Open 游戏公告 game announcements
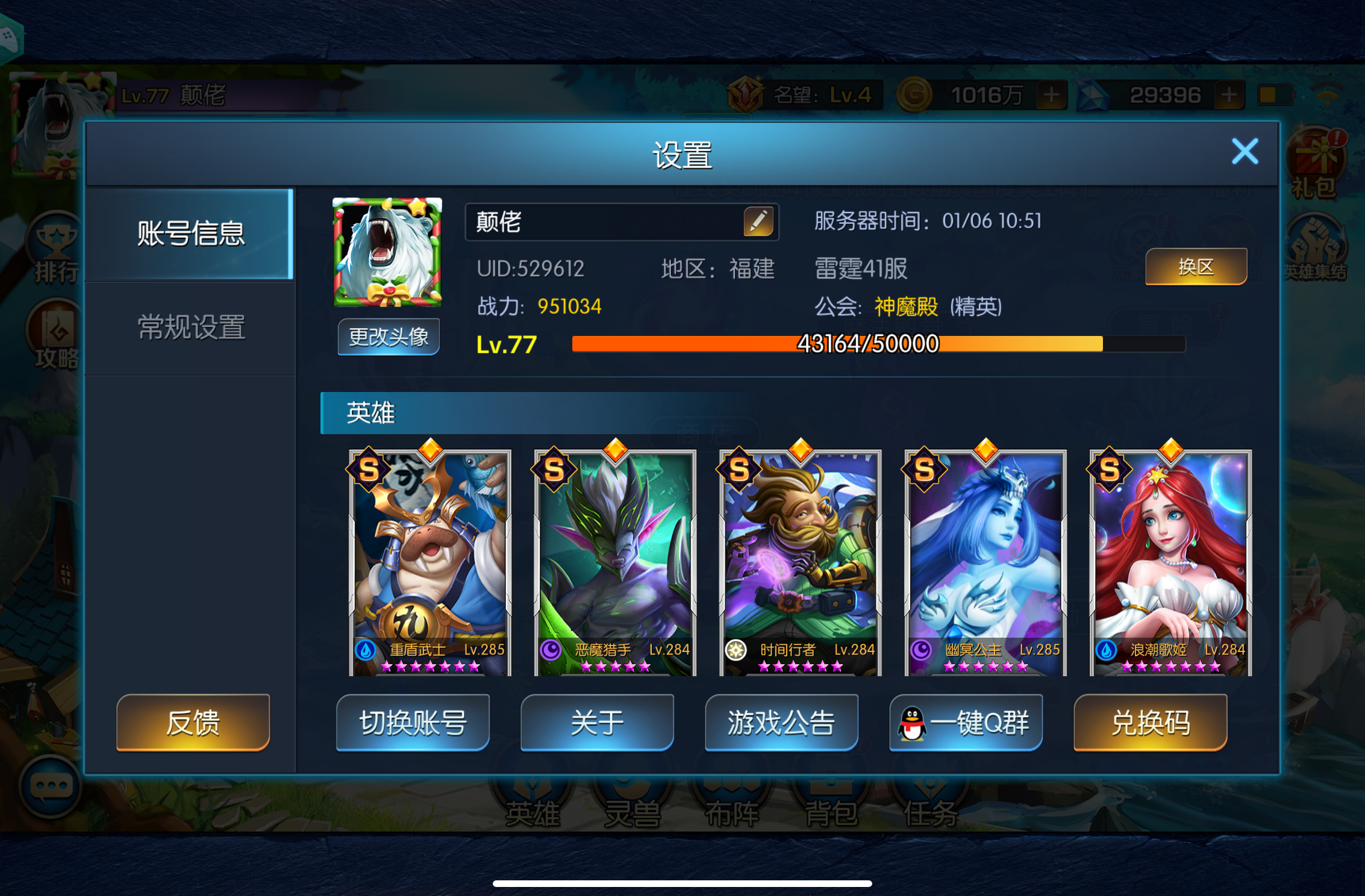1365x896 pixels. coord(781,723)
